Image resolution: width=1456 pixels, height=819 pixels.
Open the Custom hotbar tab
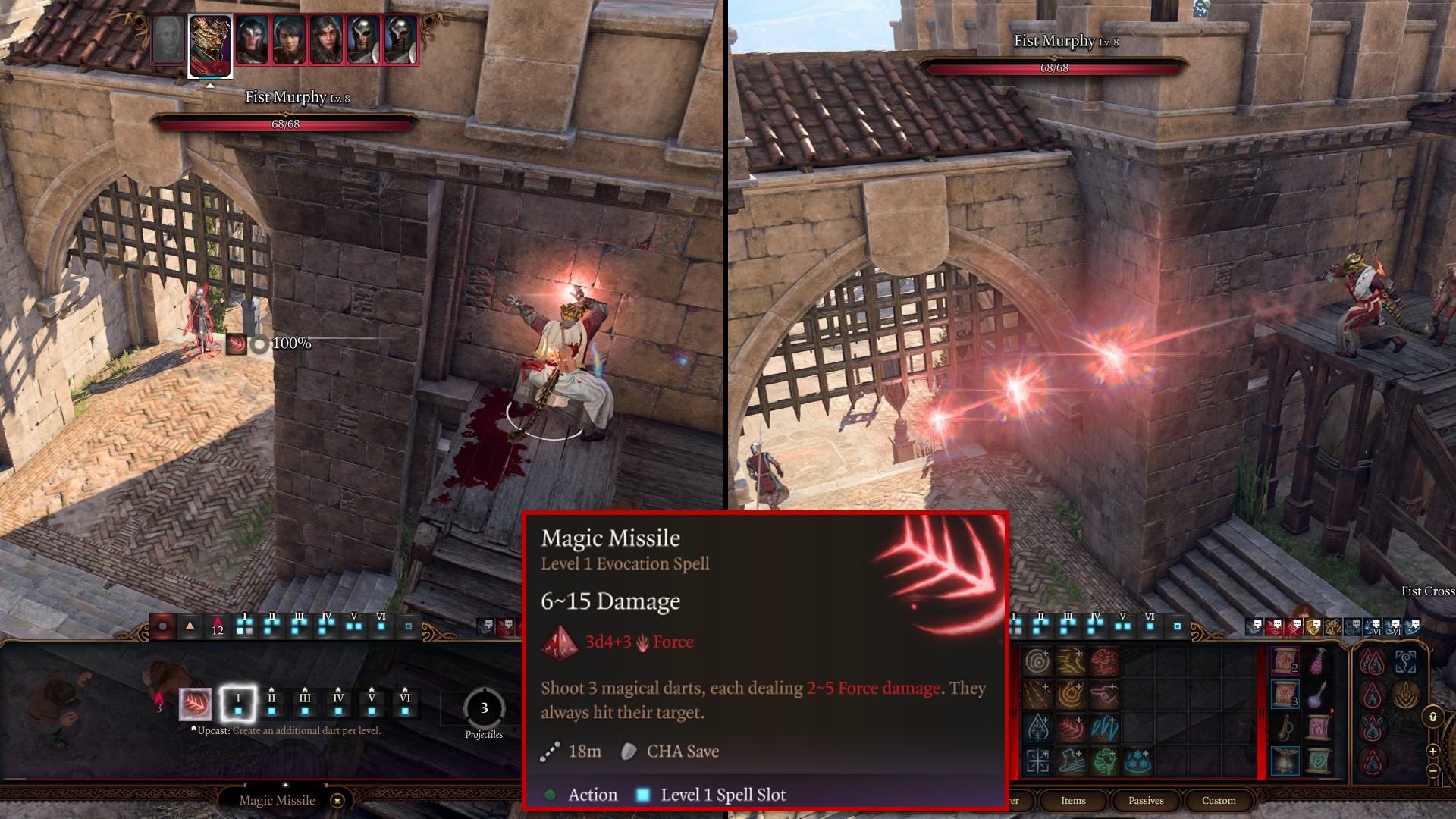coord(1219,801)
